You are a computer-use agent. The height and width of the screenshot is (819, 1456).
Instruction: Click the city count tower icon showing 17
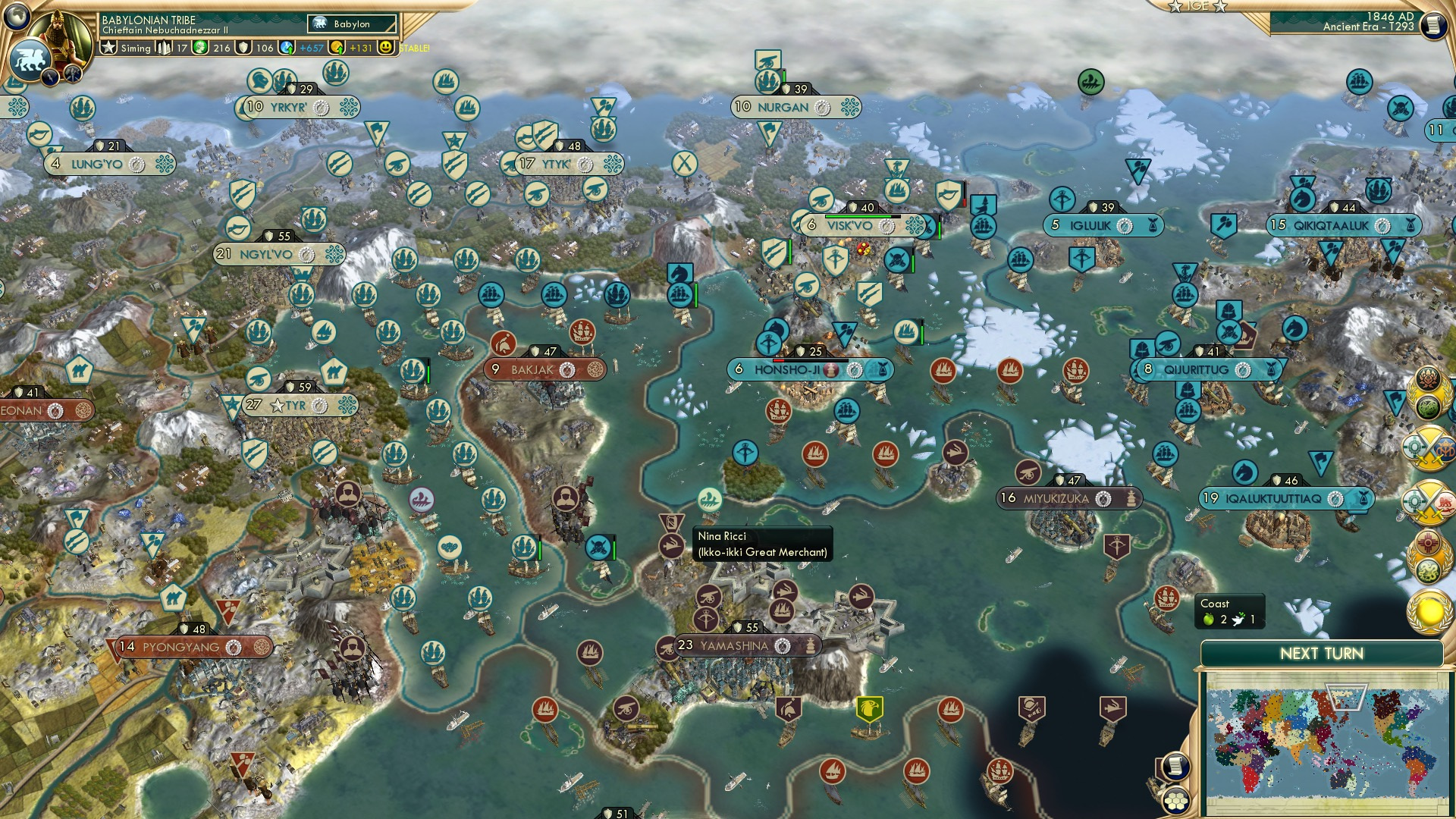(x=165, y=47)
